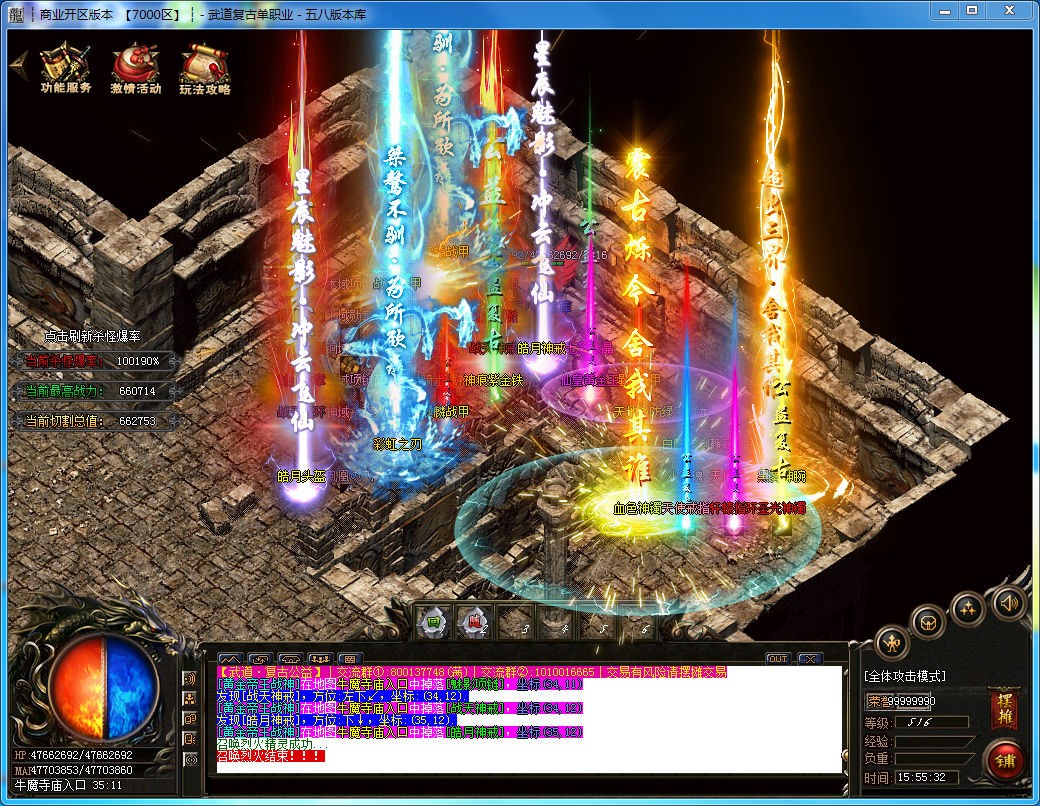Close the game window
Image resolution: width=1040 pixels, height=806 pixels.
pyautogui.click(x=1009, y=10)
